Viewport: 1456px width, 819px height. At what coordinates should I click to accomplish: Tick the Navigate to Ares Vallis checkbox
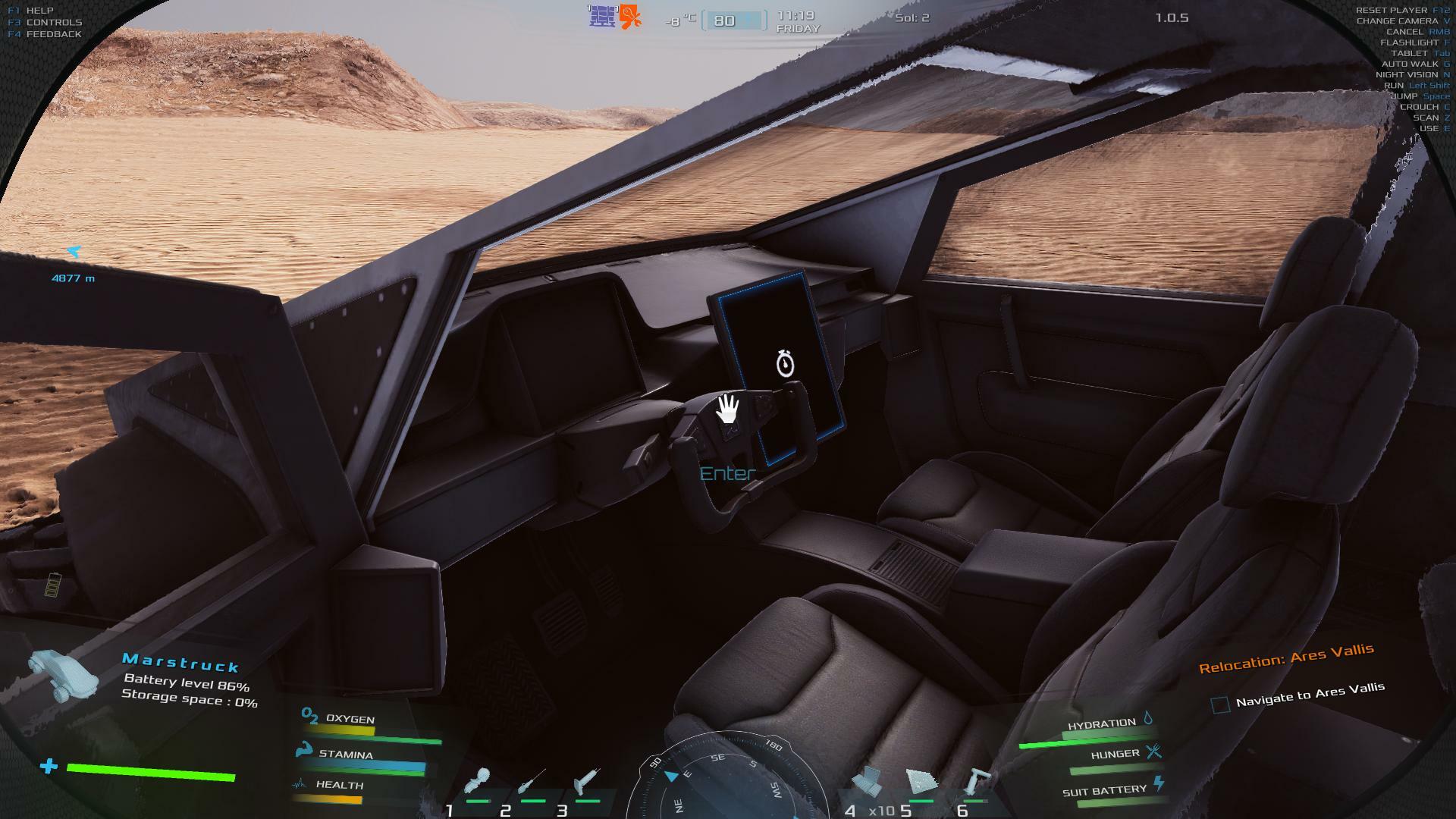tap(1220, 705)
